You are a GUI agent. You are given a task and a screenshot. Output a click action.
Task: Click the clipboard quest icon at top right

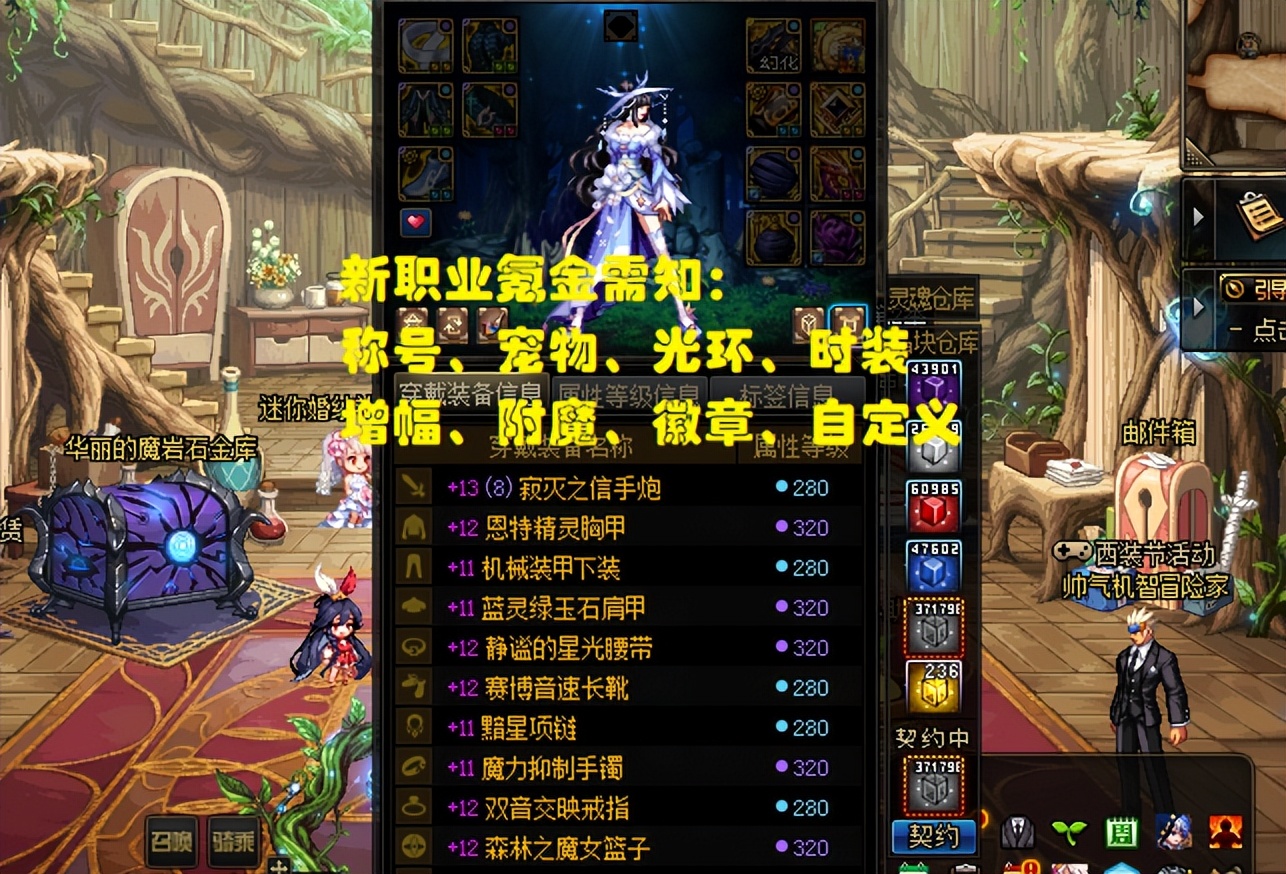pos(1258,216)
